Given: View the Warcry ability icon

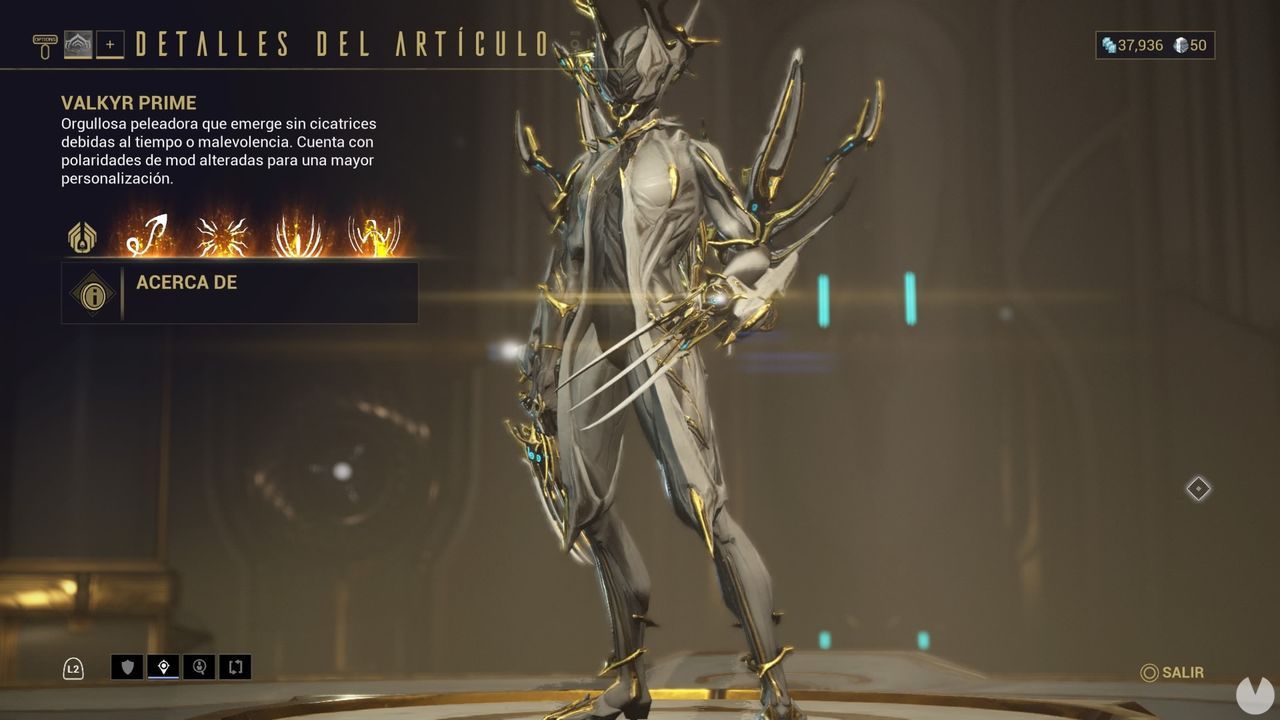Looking at the screenshot, I should click(220, 237).
